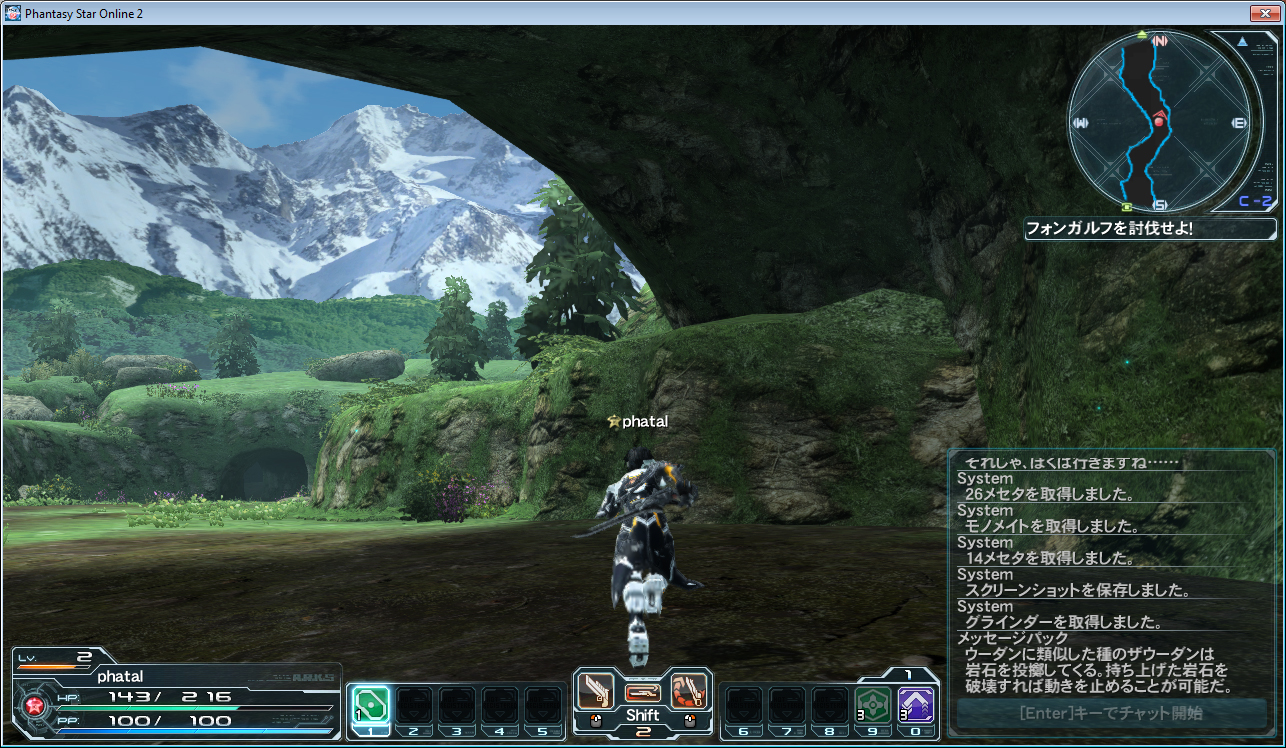
Task: Click the blue triangle at the minimap panel top
Action: click(x=1243, y=42)
